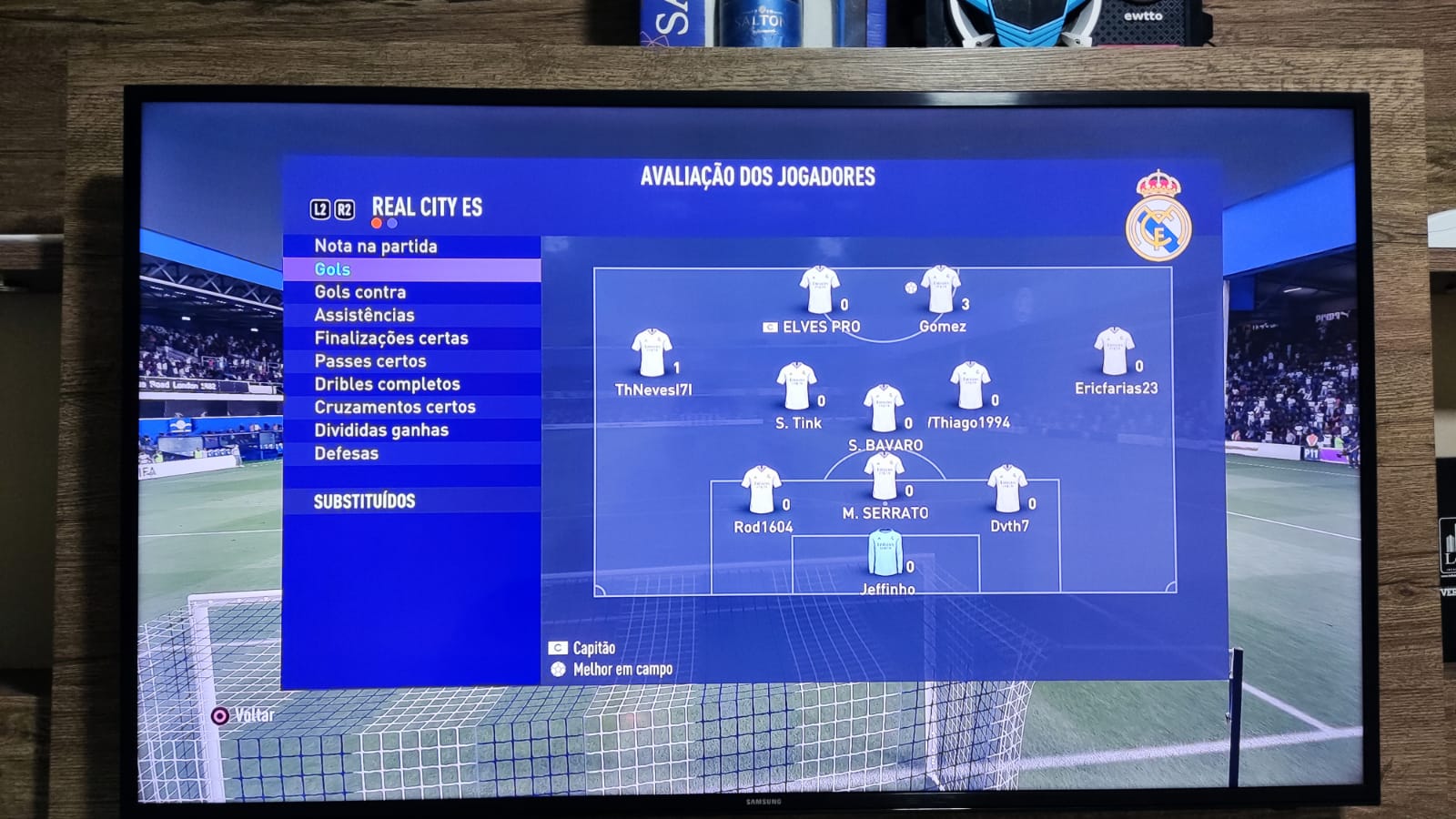
Task: Open the Gols contra stat
Action: point(360,292)
